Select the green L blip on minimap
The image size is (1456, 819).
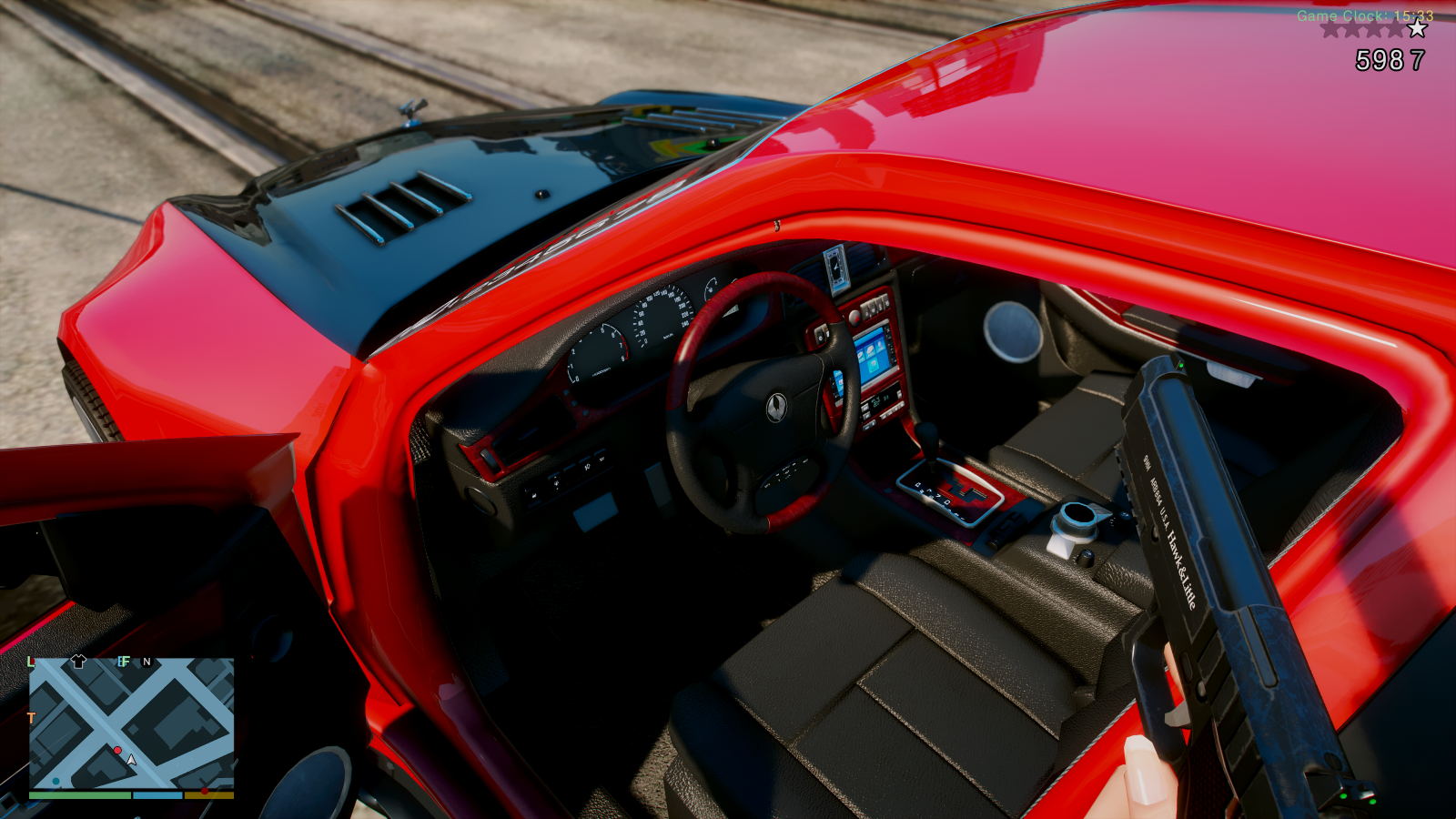click(x=31, y=662)
